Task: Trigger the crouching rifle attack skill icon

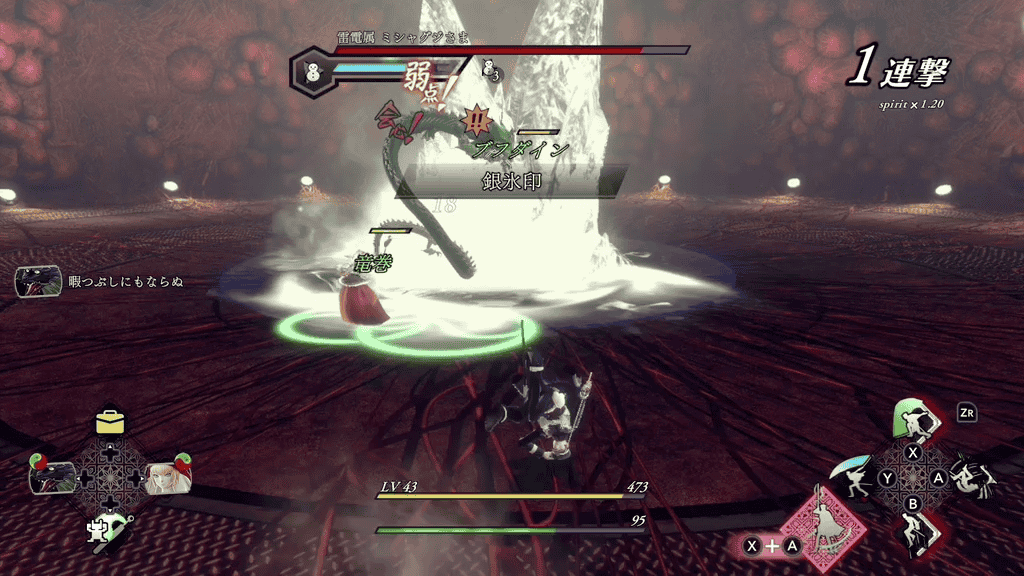Action: pos(972,477)
